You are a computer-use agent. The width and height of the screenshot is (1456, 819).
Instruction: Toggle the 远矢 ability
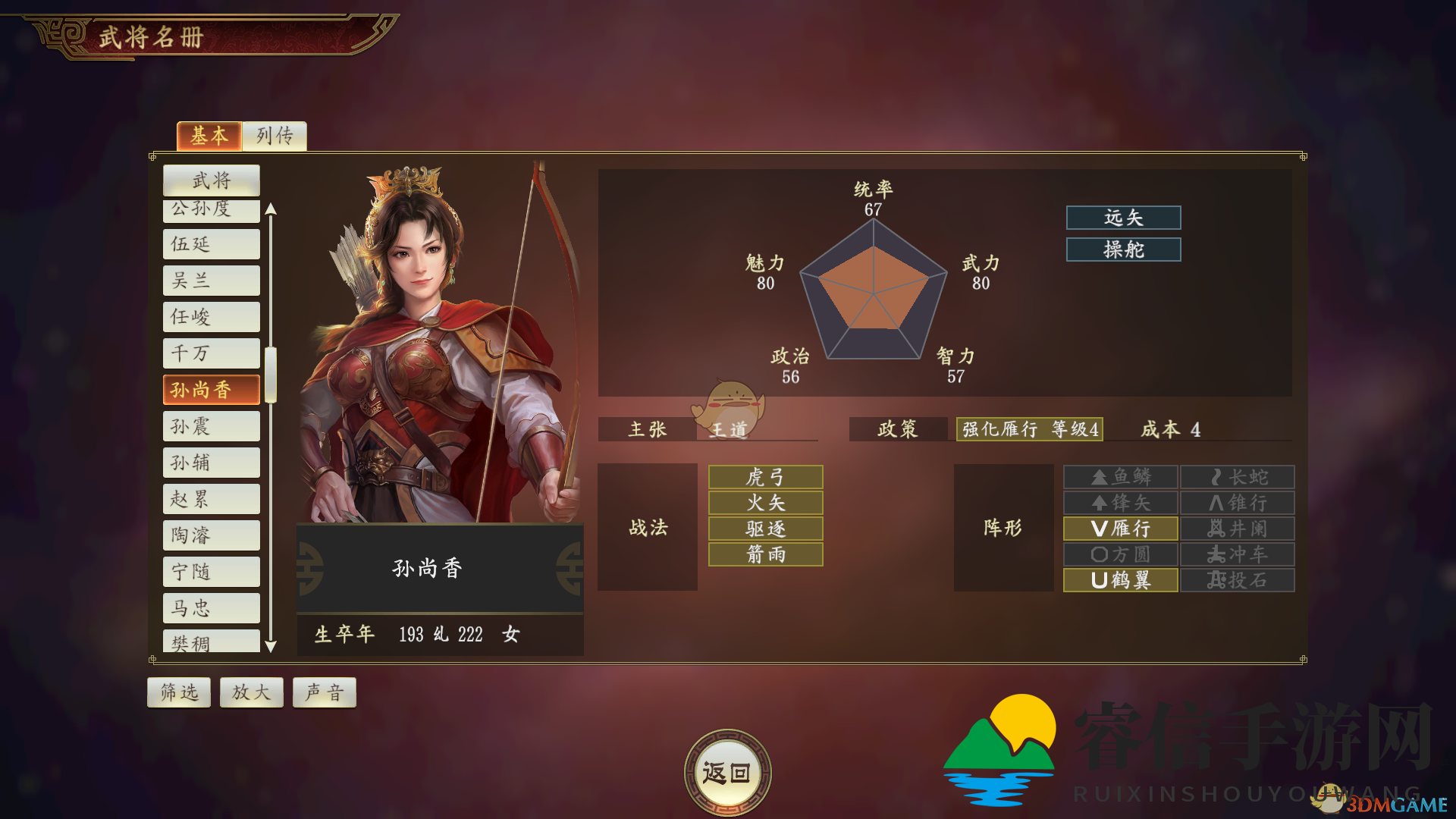[1123, 218]
